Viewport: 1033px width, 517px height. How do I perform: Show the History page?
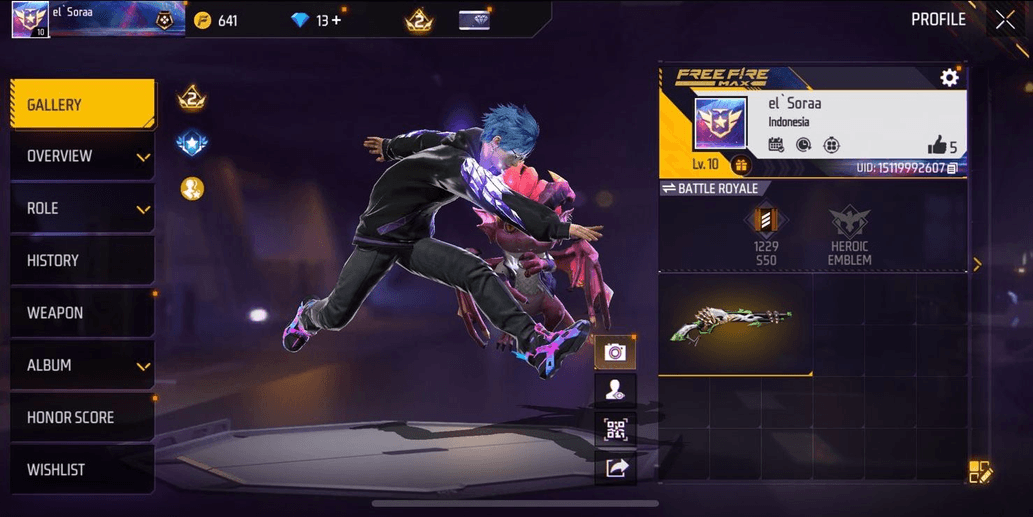[x=82, y=261]
